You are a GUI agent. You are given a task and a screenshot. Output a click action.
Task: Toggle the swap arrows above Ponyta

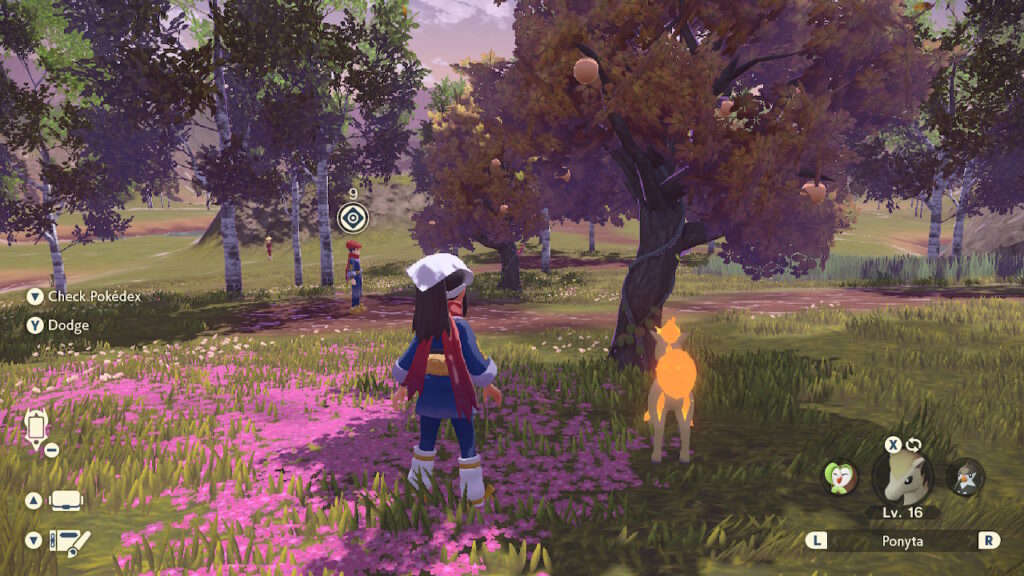tap(914, 444)
